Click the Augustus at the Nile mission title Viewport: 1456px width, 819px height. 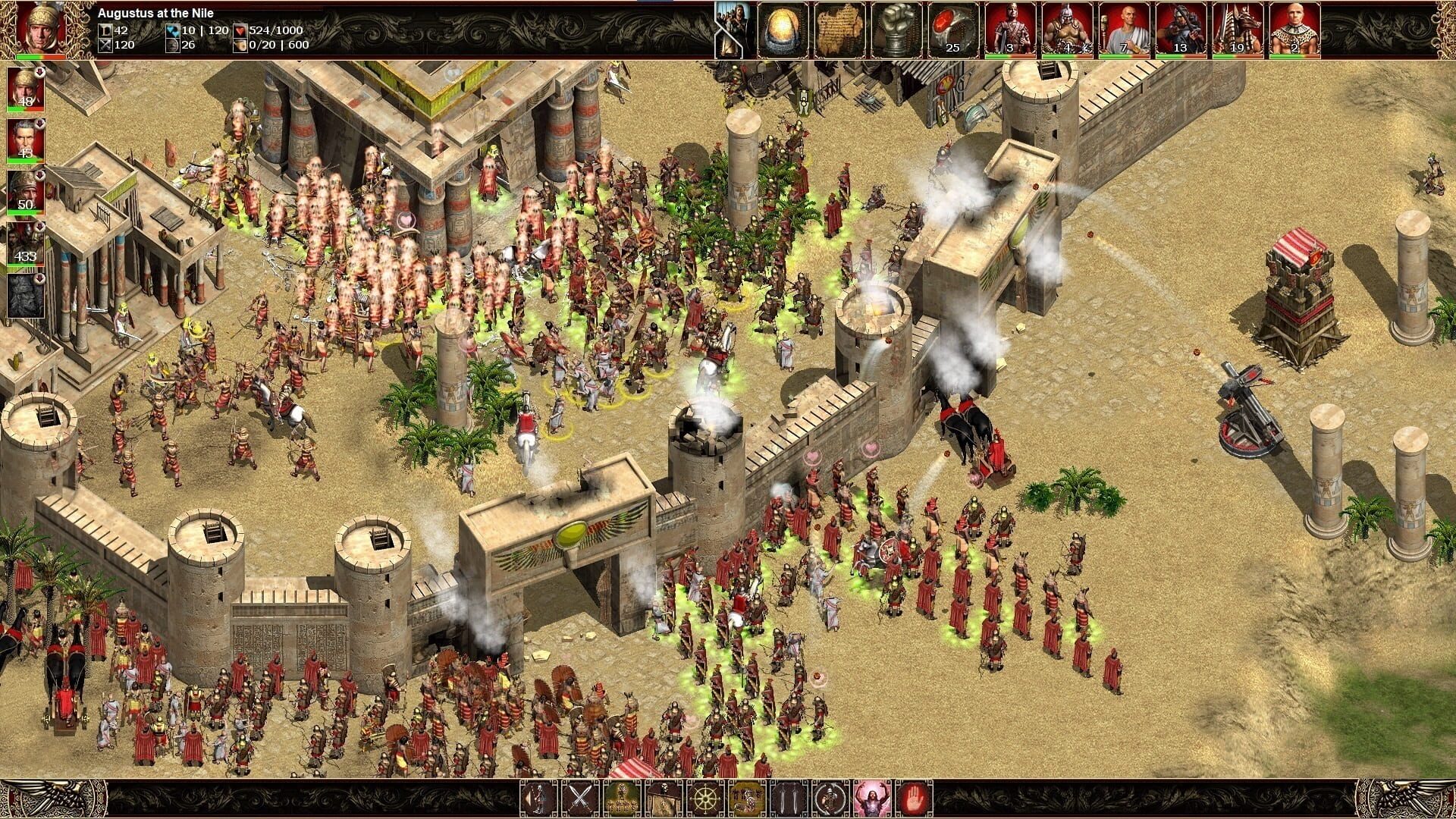(158, 12)
